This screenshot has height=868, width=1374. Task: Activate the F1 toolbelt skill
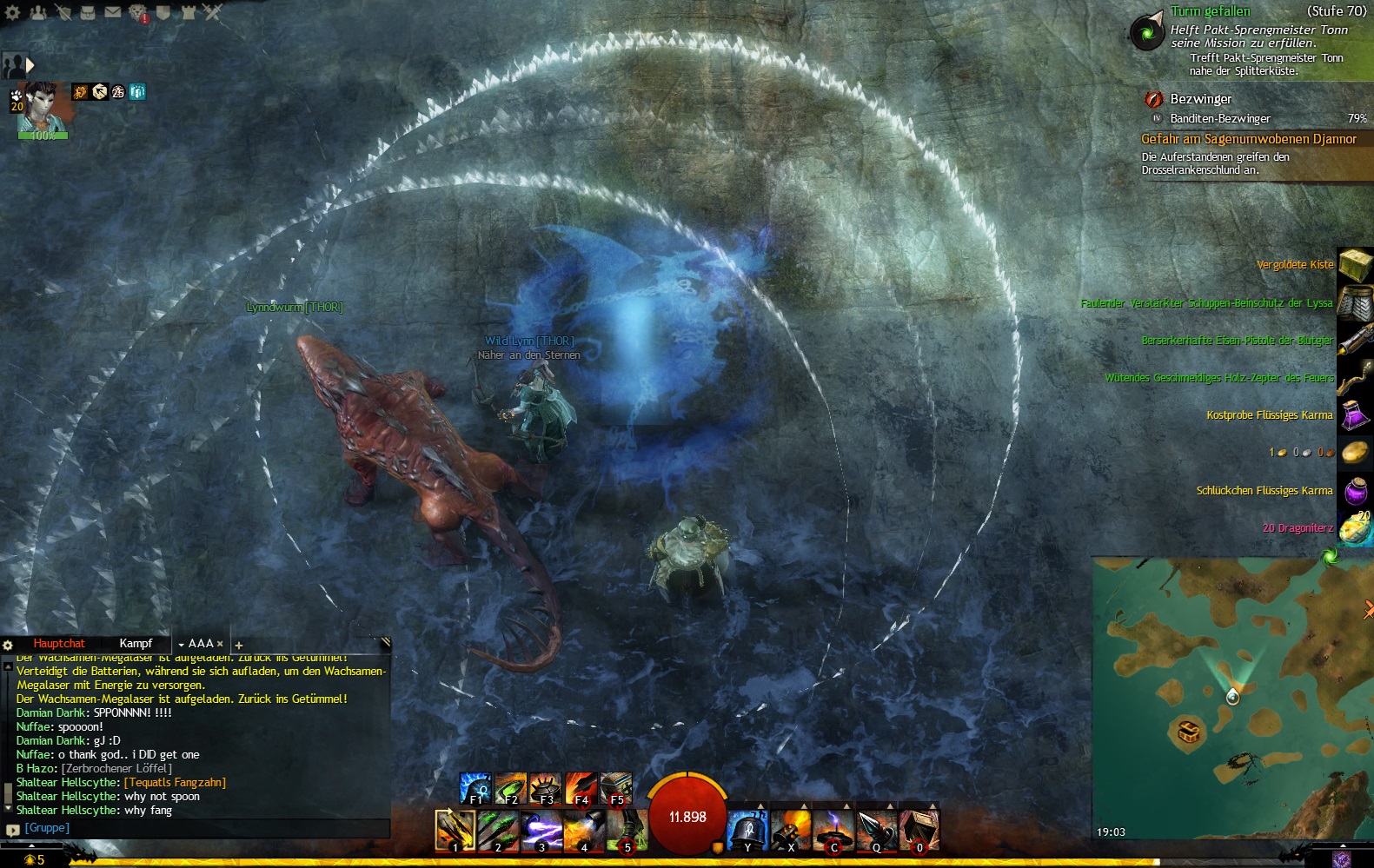pyautogui.click(x=475, y=788)
